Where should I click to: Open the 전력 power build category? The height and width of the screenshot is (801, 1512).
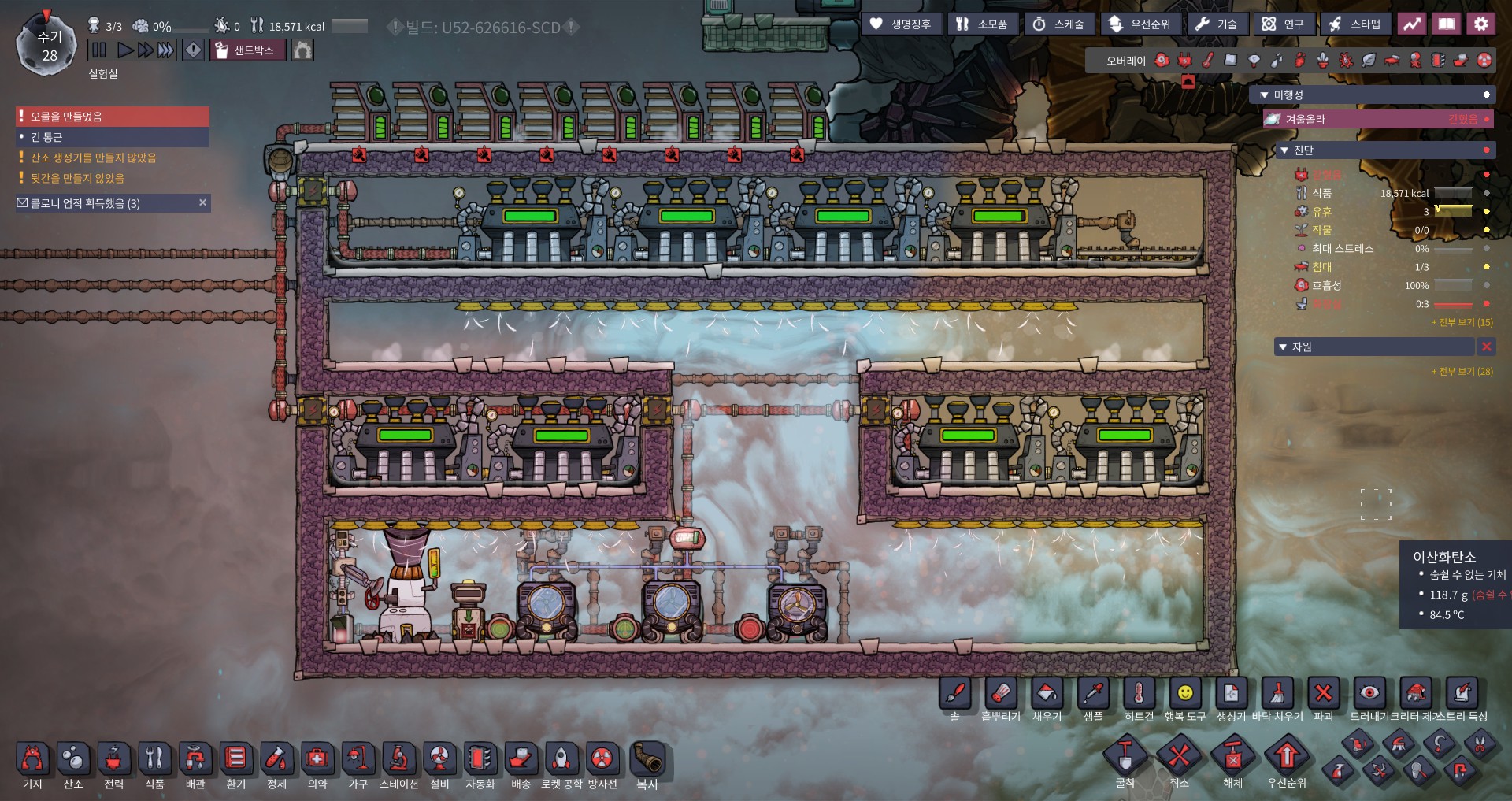click(113, 759)
